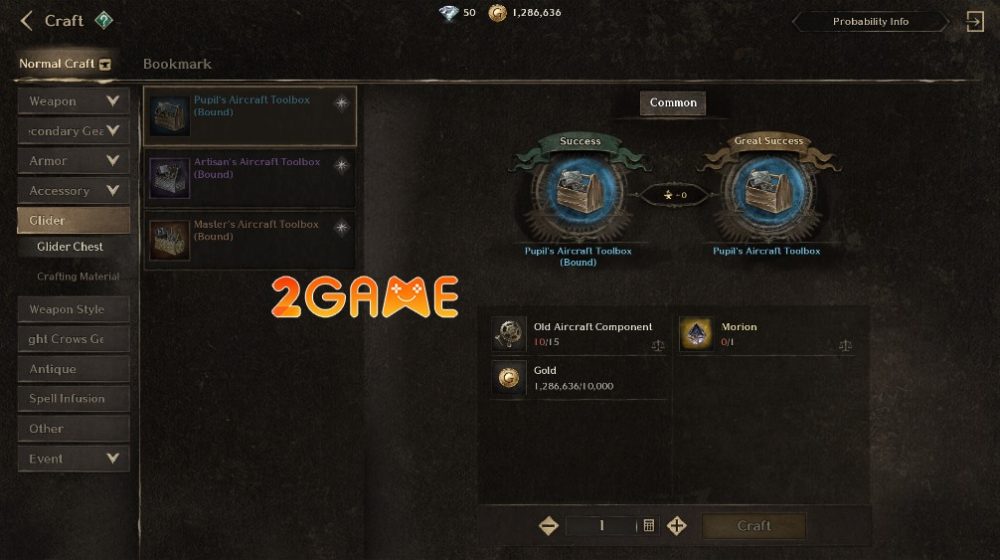Screen dimensions: 1000x560
Task: Open the Probability Info panel
Action: tap(870, 21)
